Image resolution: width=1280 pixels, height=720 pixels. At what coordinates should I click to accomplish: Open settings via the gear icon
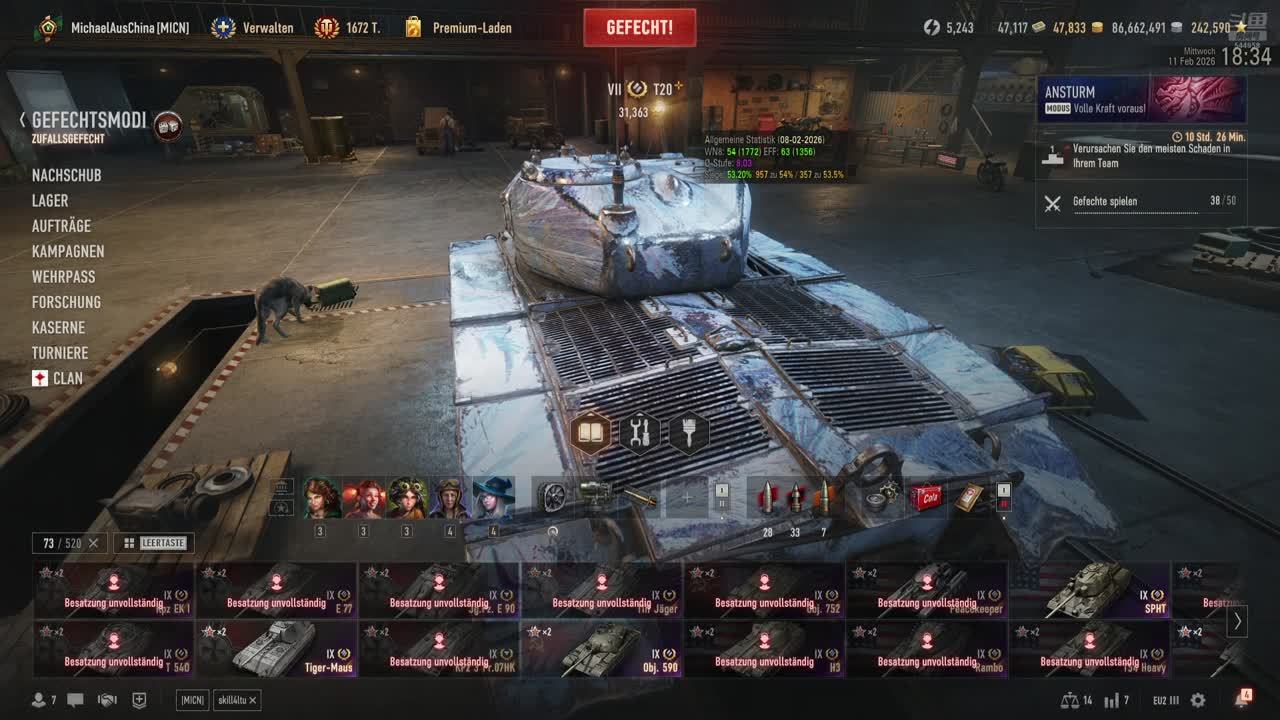pos(1198,700)
